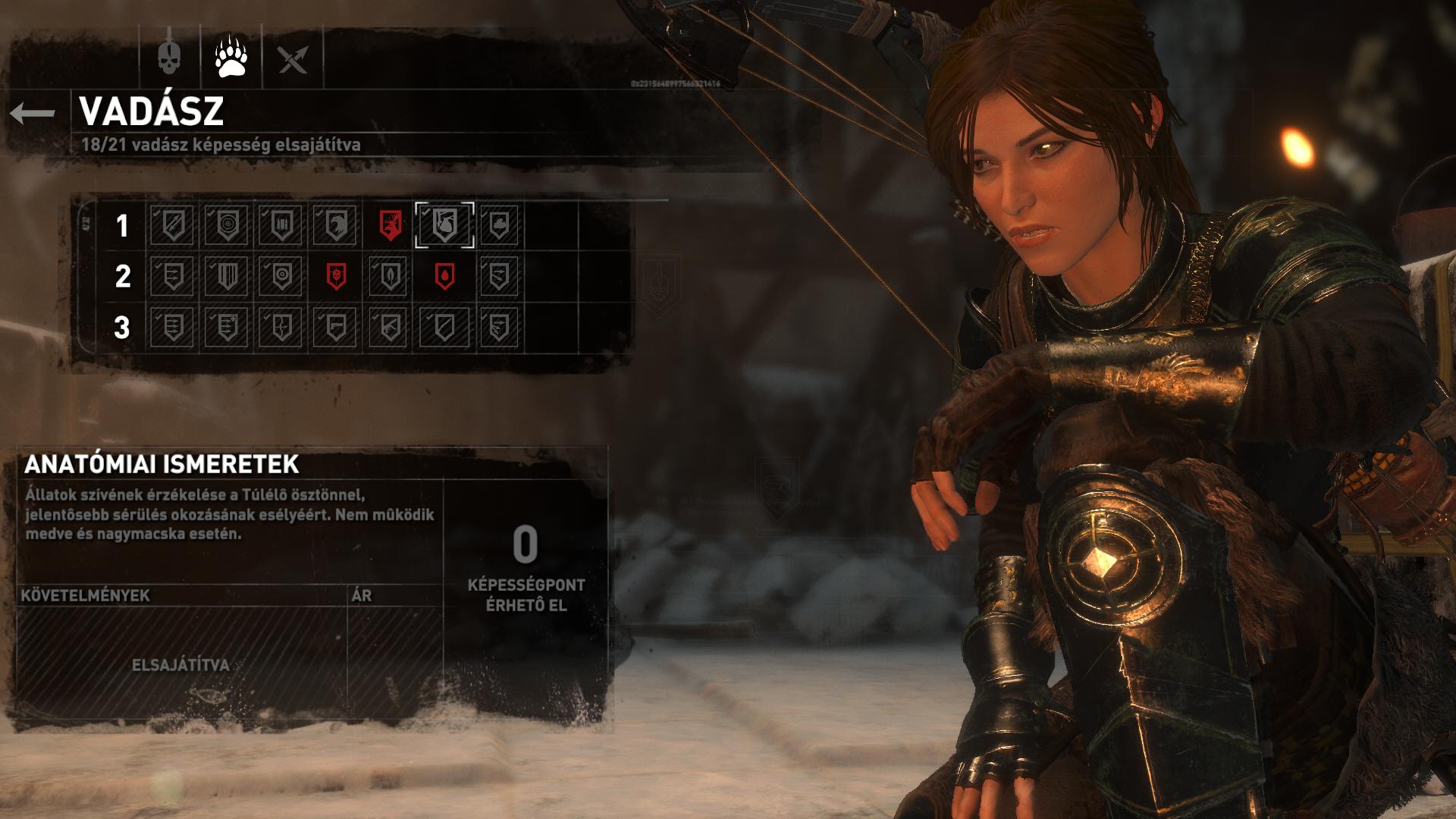Pick the red blood drop skill
This screenshot has height=819, width=1456.
(444, 276)
